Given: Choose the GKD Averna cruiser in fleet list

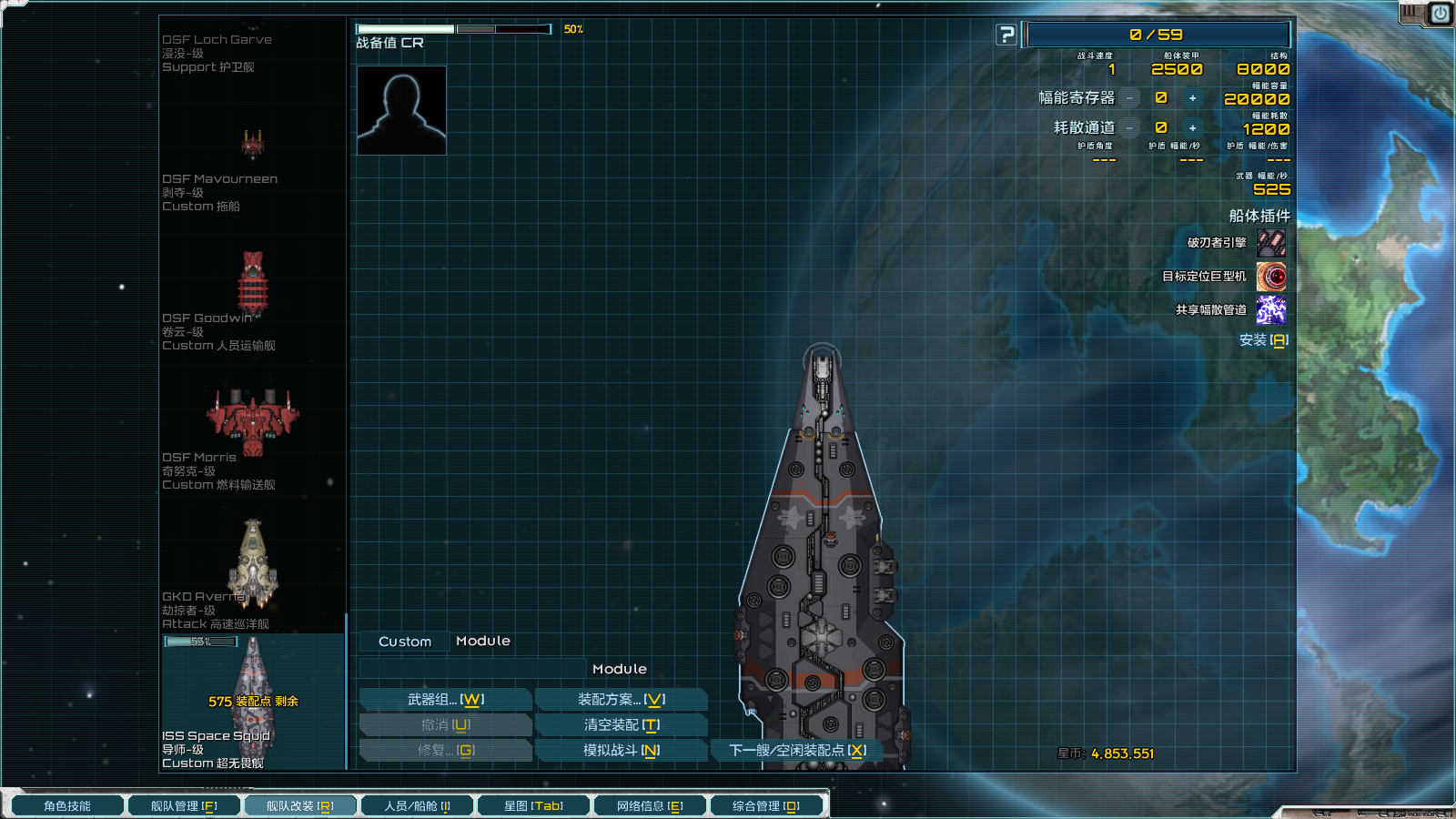Looking at the screenshot, I should click(x=252, y=564).
